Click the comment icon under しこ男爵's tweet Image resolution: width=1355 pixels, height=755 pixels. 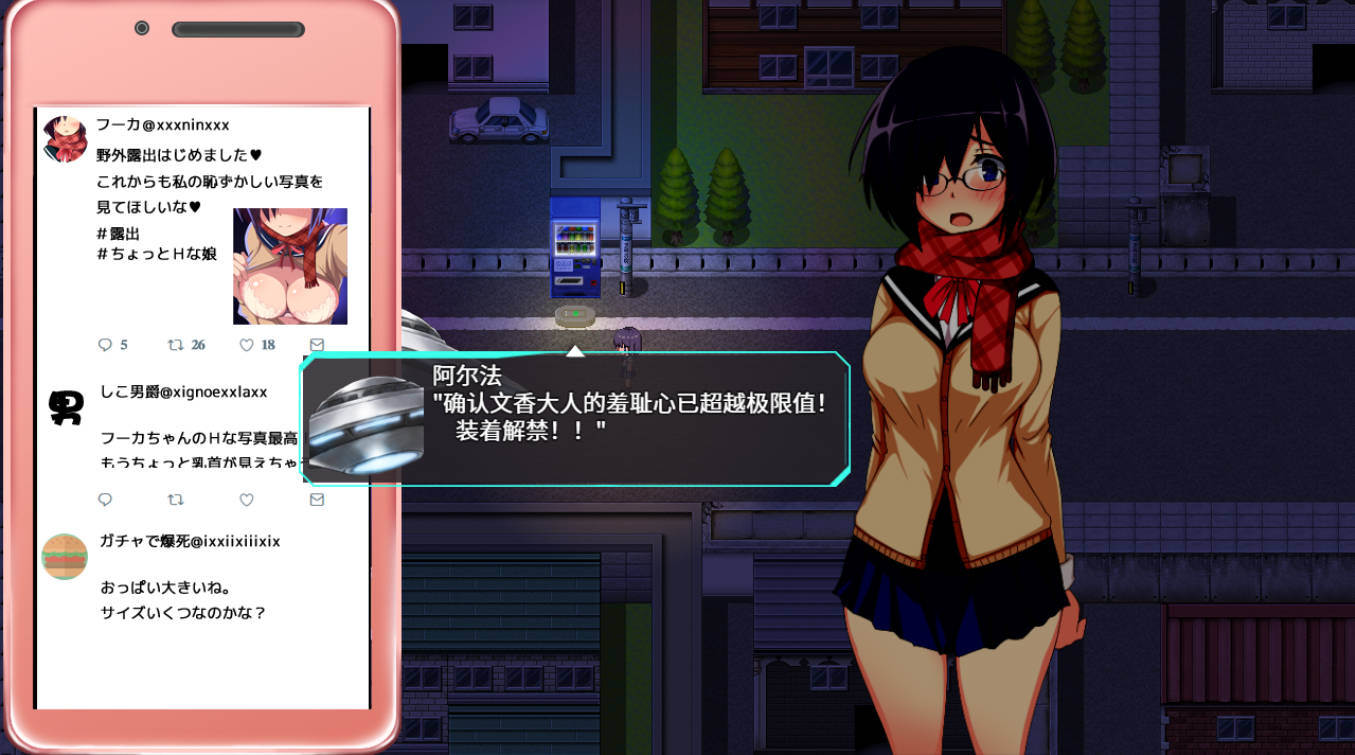[x=107, y=500]
